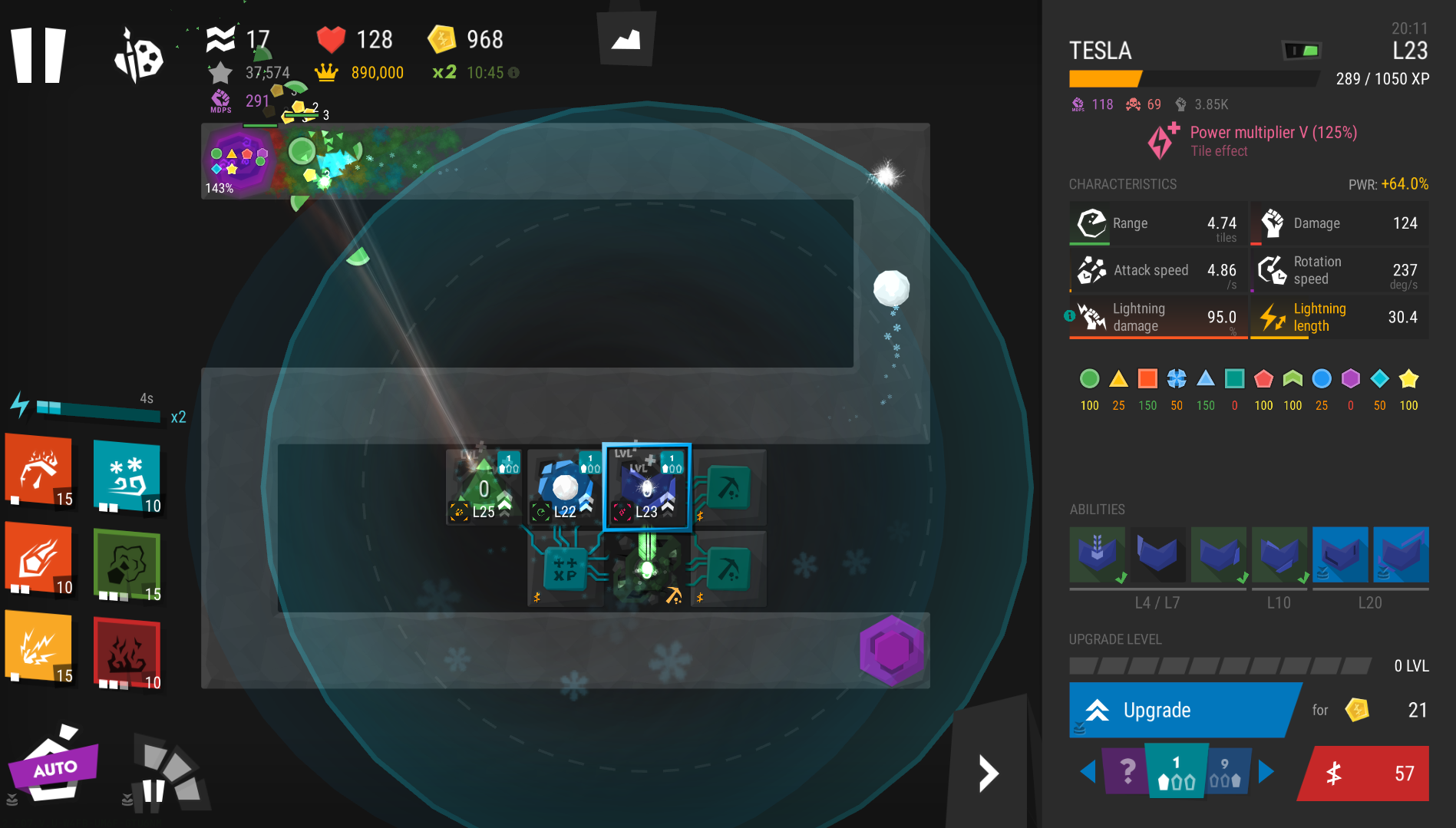This screenshot has height=828, width=1456.
Task: Click the dice icon in the top bar
Action: tap(138, 55)
